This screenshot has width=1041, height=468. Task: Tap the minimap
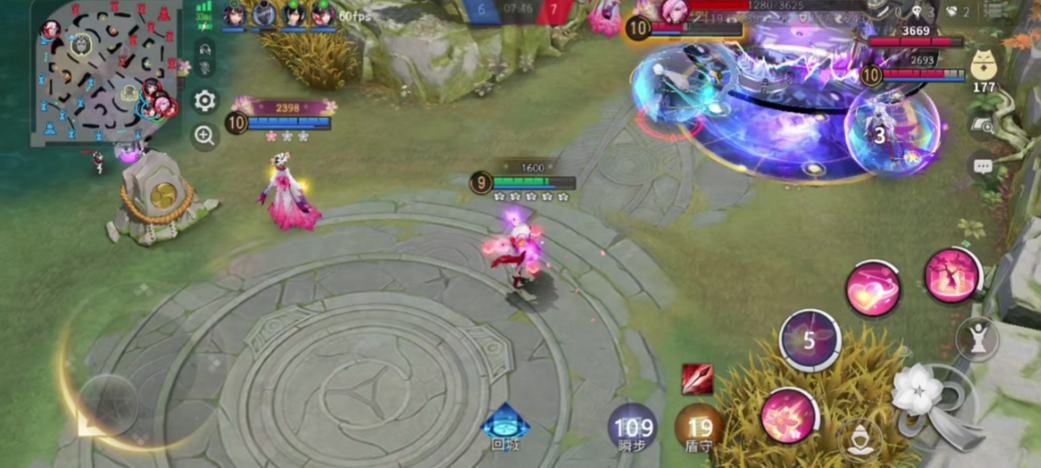click(107, 72)
